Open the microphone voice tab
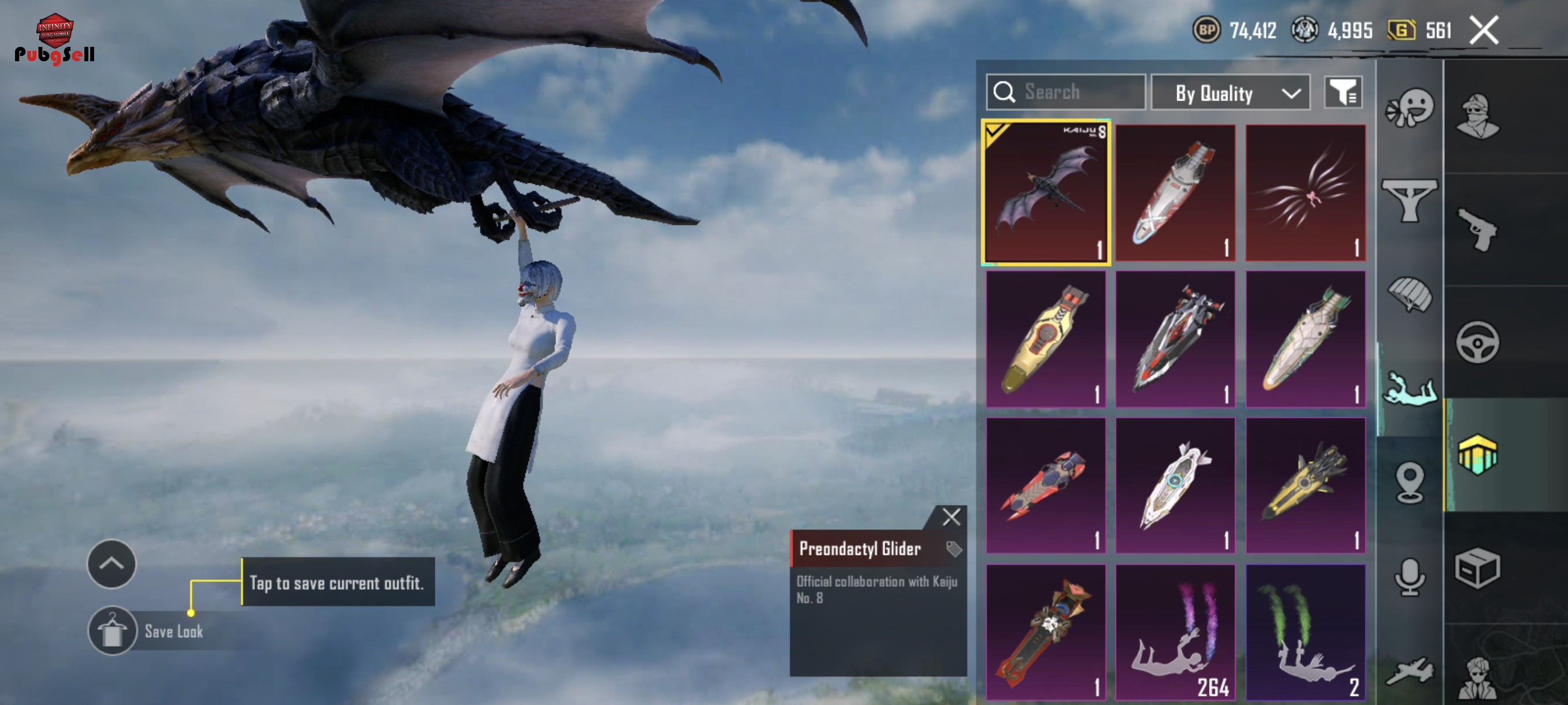The height and width of the screenshot is (705, 1568). click(x=1410, y=576)
